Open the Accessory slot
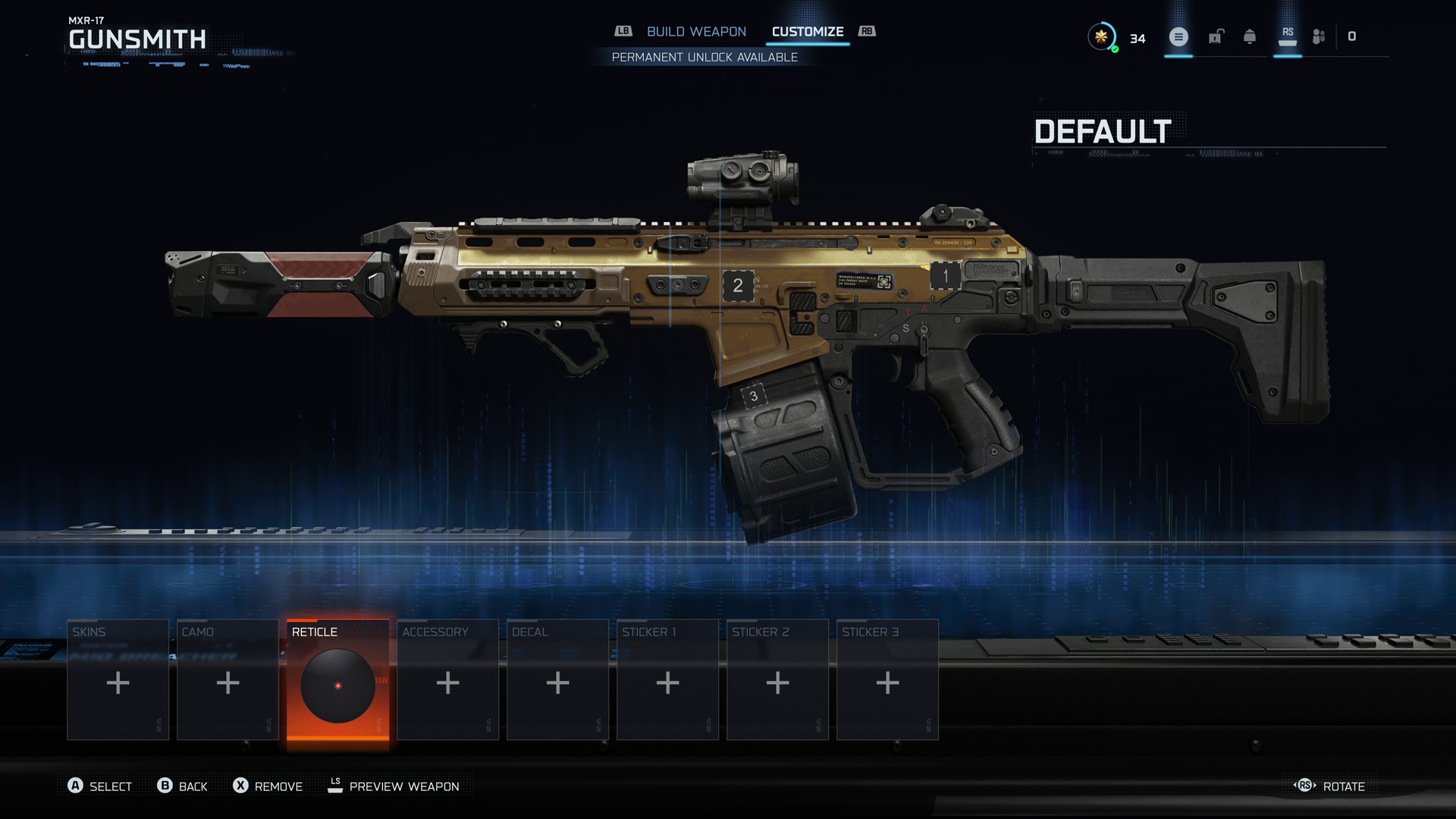 click(447, 679)
